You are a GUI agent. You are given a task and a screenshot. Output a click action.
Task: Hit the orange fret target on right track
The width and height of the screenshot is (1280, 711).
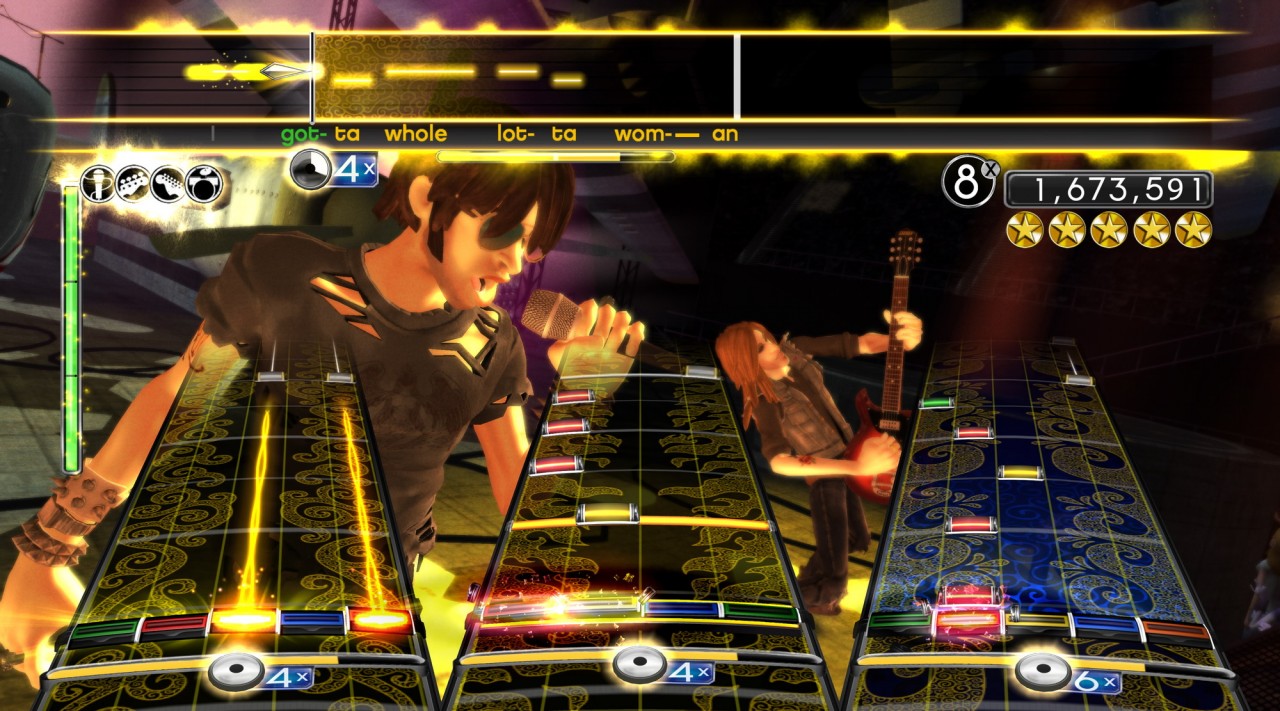pos(1177,630)
